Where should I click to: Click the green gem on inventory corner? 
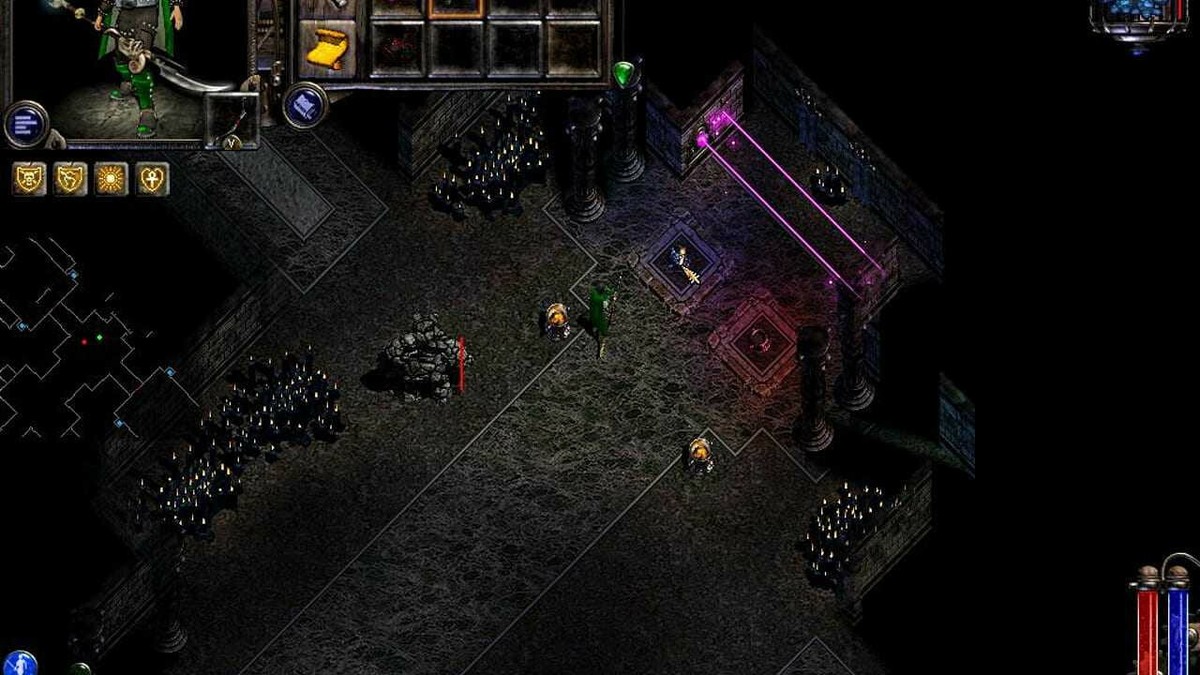click(624, 73)
